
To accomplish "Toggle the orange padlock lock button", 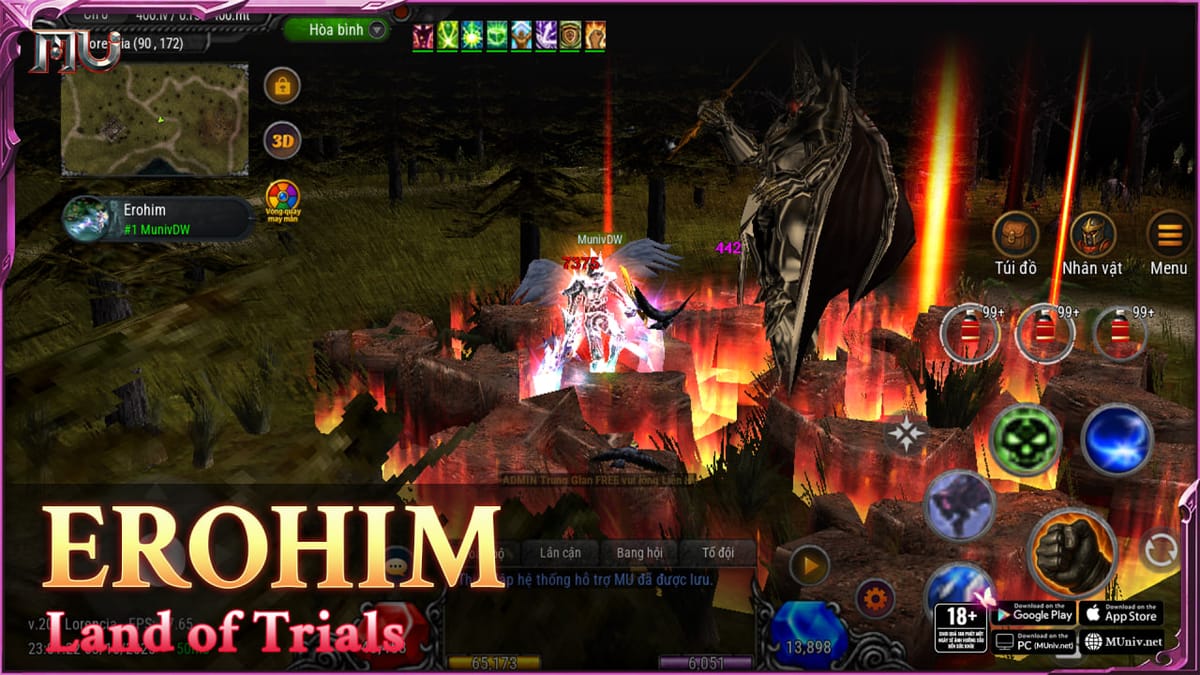I will pos(282,86).
